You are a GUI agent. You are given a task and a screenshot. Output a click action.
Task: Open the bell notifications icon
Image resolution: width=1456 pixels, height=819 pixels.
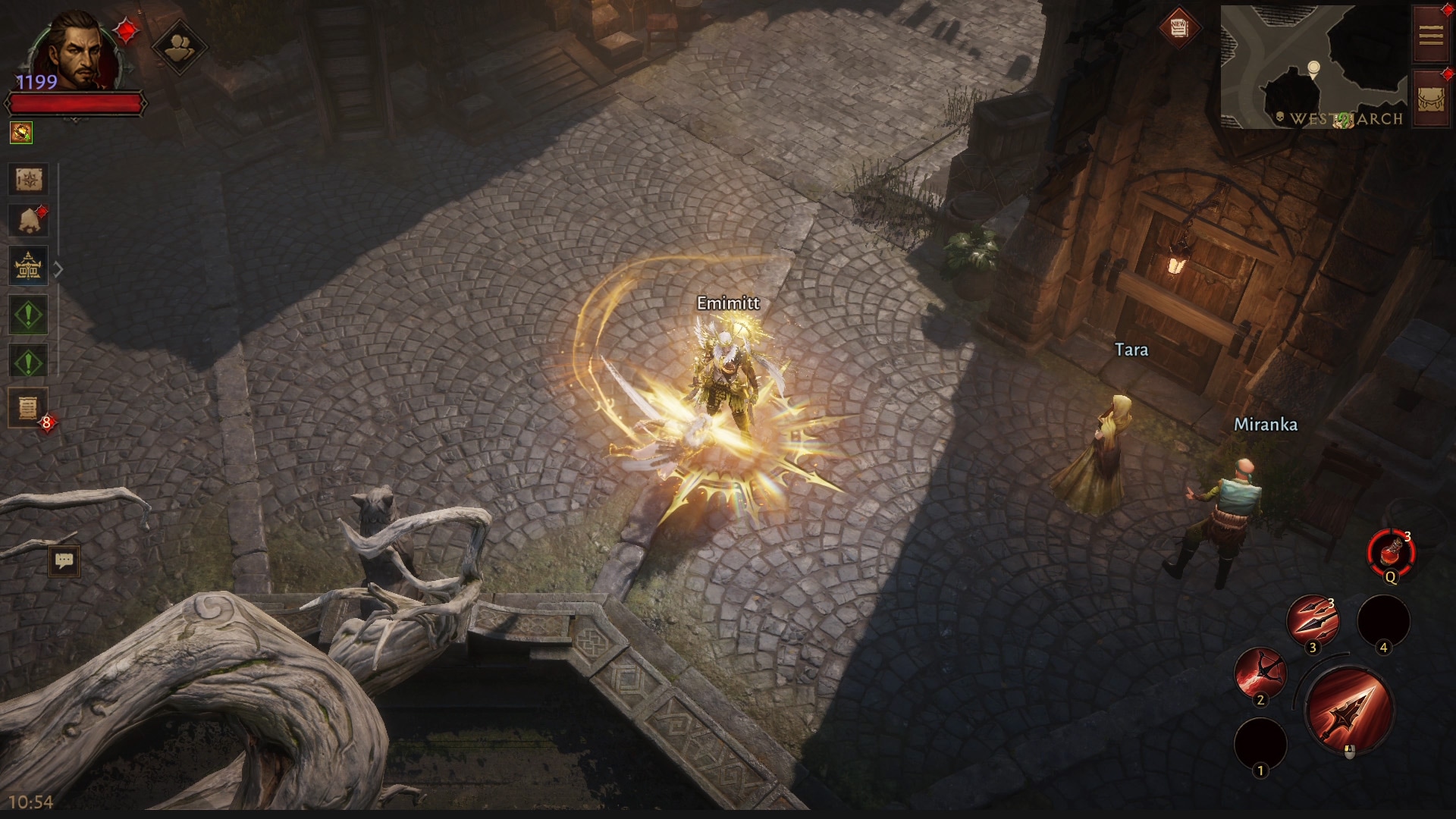click(x=29, y=221)
